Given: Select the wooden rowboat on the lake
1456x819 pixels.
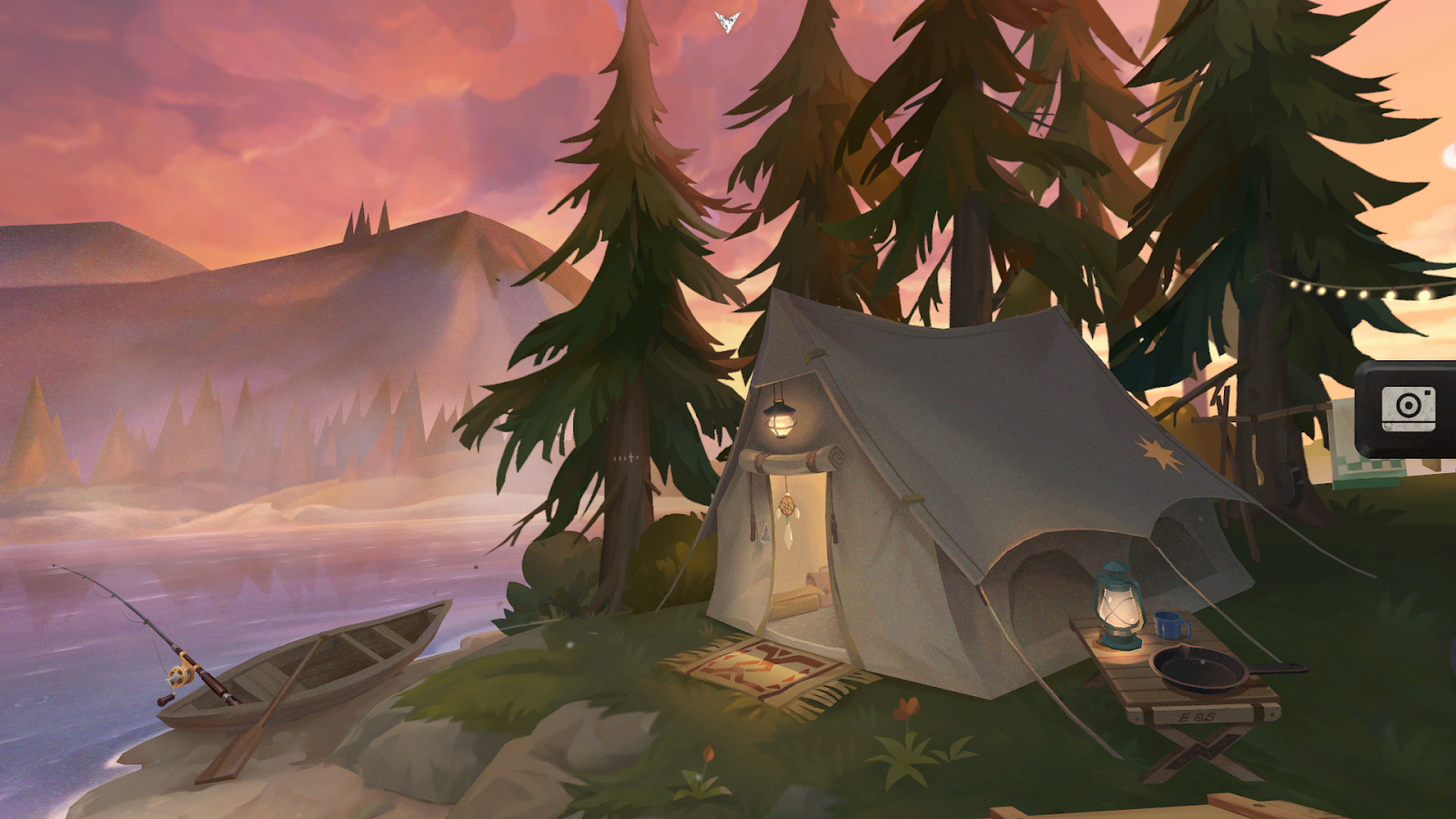Looking at the screenshot, I should [x=337, y=664].
